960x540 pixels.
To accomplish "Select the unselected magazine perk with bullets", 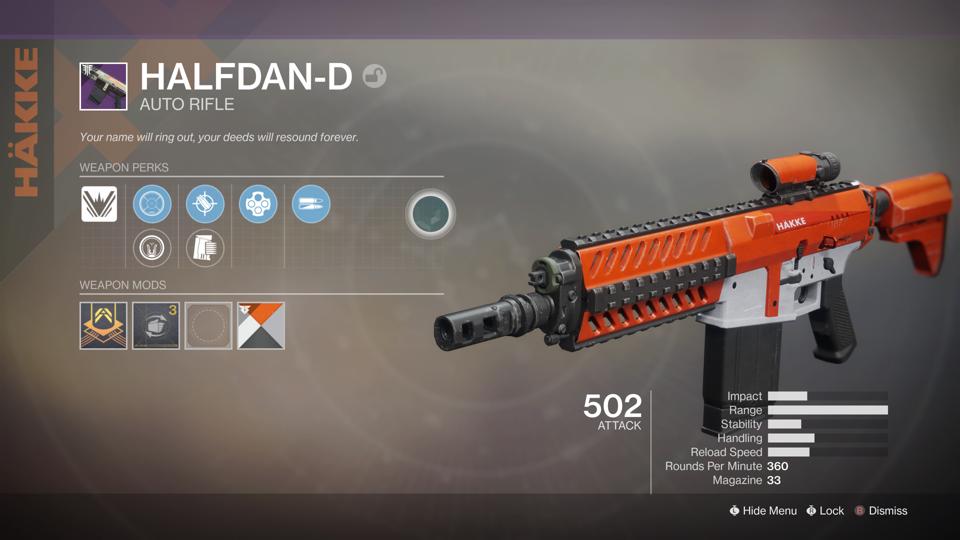I will point(205,247).
